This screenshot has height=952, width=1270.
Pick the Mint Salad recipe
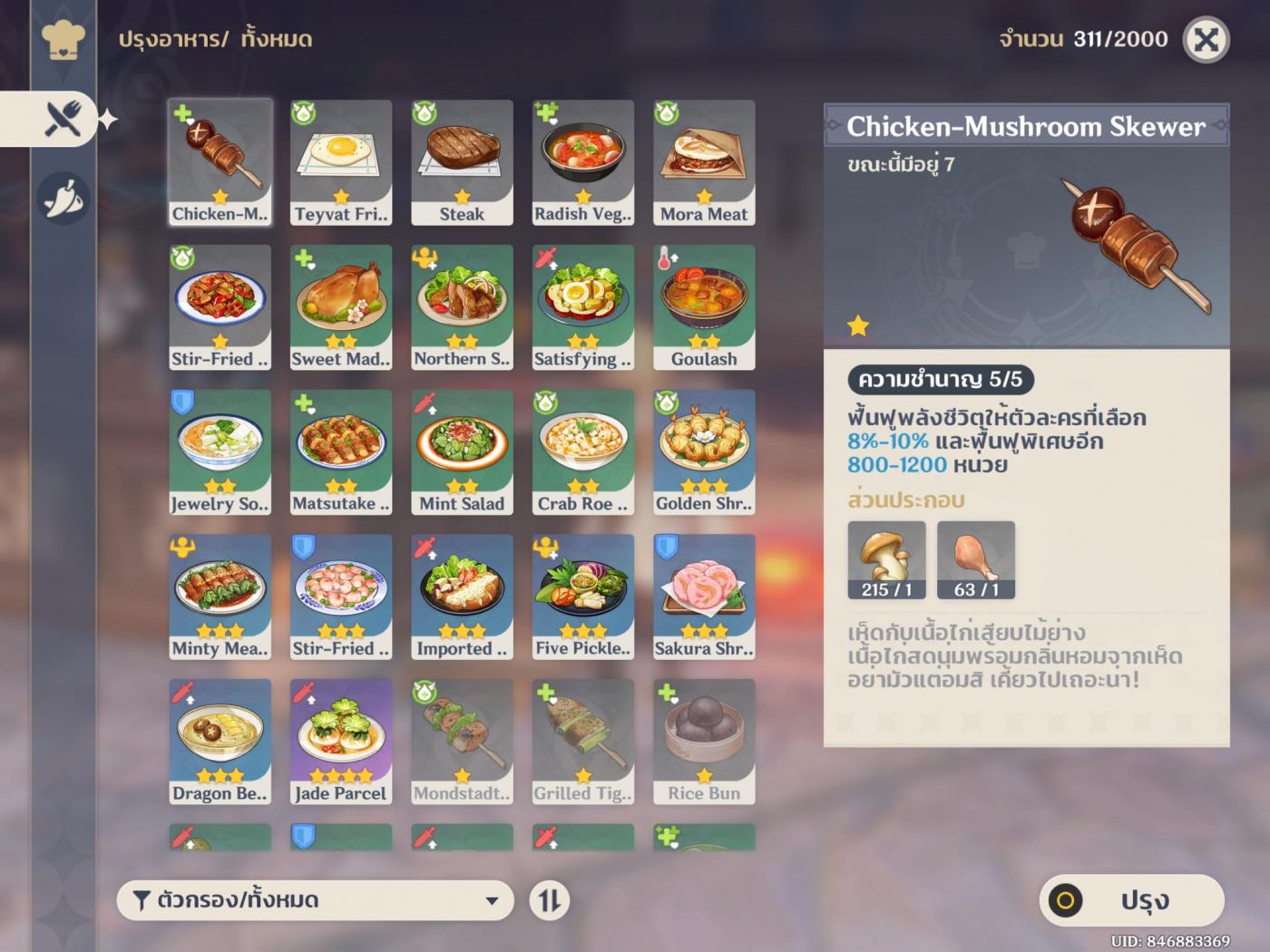[x=462, y=452]
